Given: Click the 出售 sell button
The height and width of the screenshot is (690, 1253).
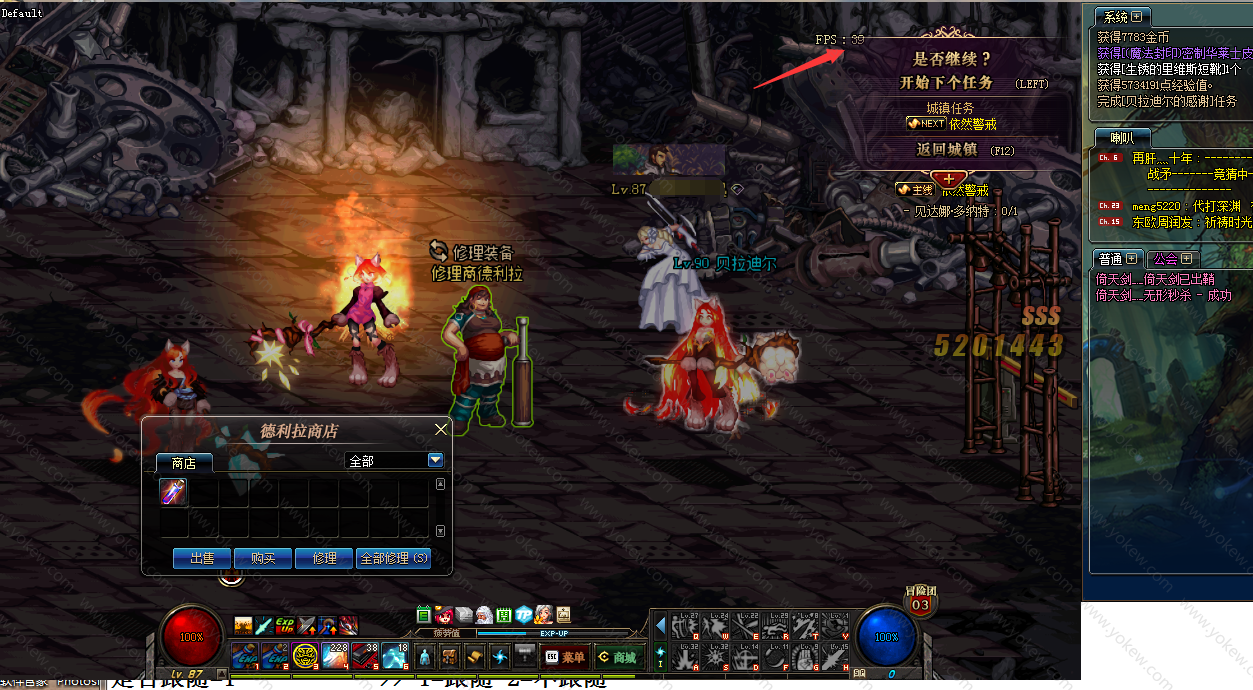Looking at the screenshot, I should tap(202, 558).
